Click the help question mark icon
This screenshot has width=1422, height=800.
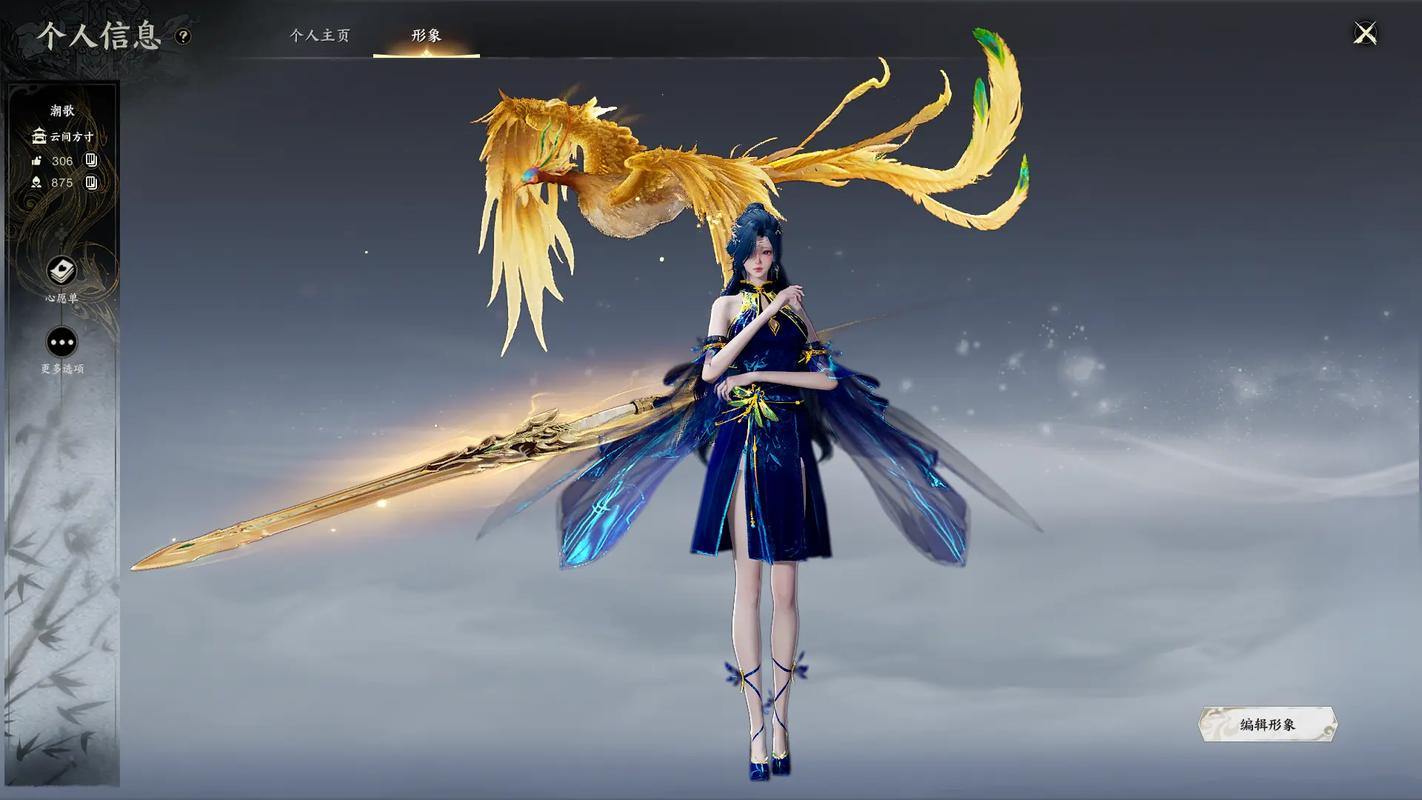pyautogui.click(x=183, y=36)
